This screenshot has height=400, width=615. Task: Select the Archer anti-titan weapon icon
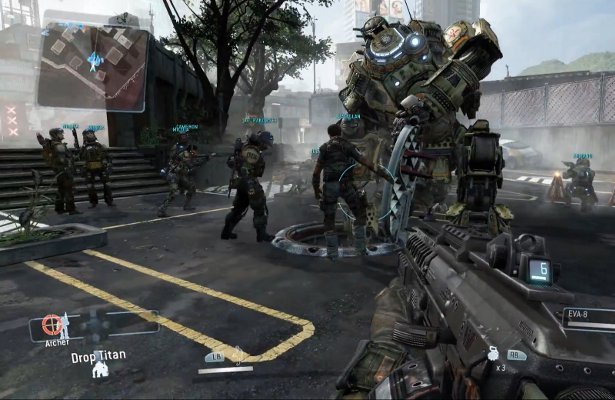pos(53,325)
